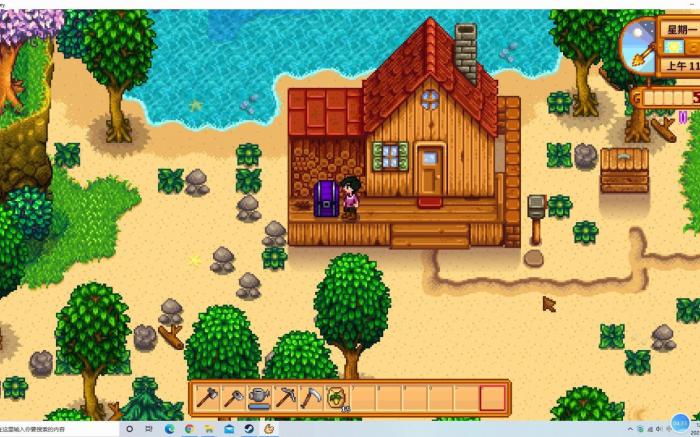700x437 pixels.
Task: Equip the pickaxe from the hotbar
Action: click(285, 397)
